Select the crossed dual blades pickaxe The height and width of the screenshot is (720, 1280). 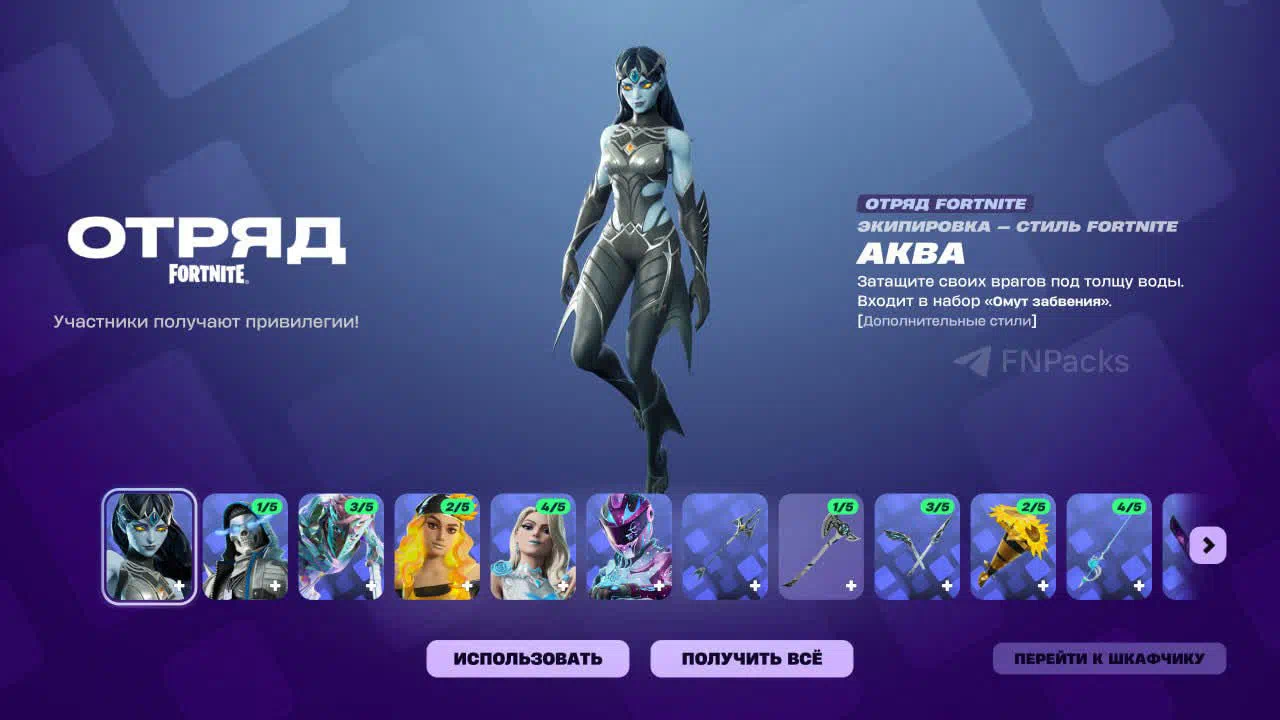(917, 546)
